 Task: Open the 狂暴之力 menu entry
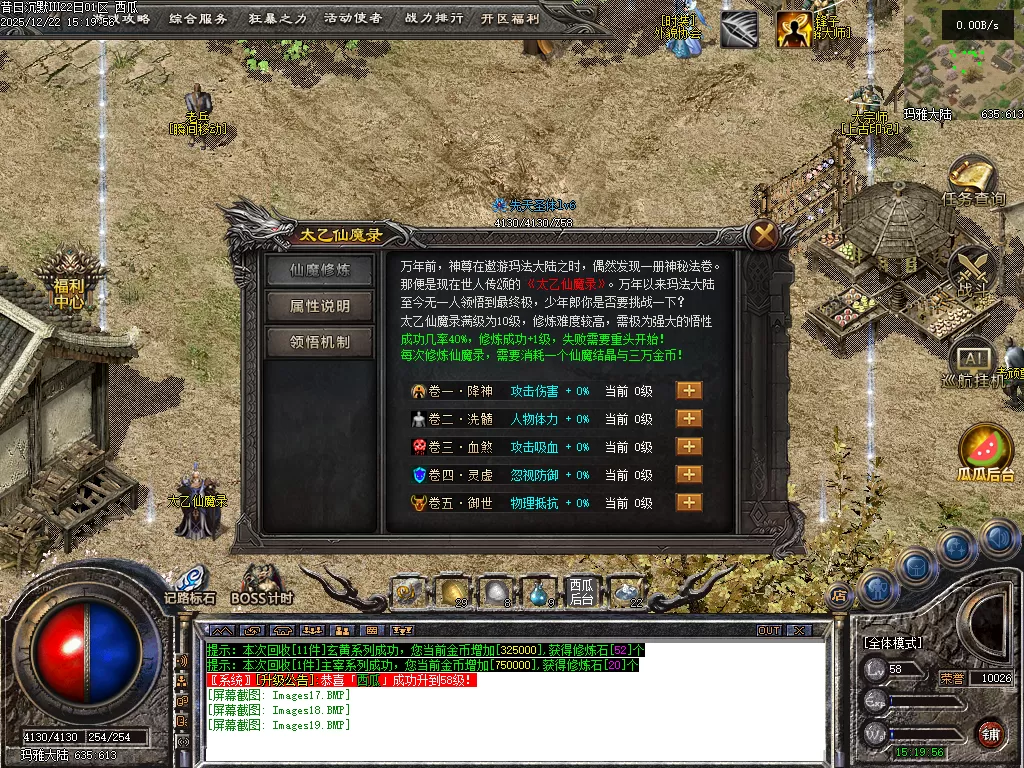(x=277, y=18)
